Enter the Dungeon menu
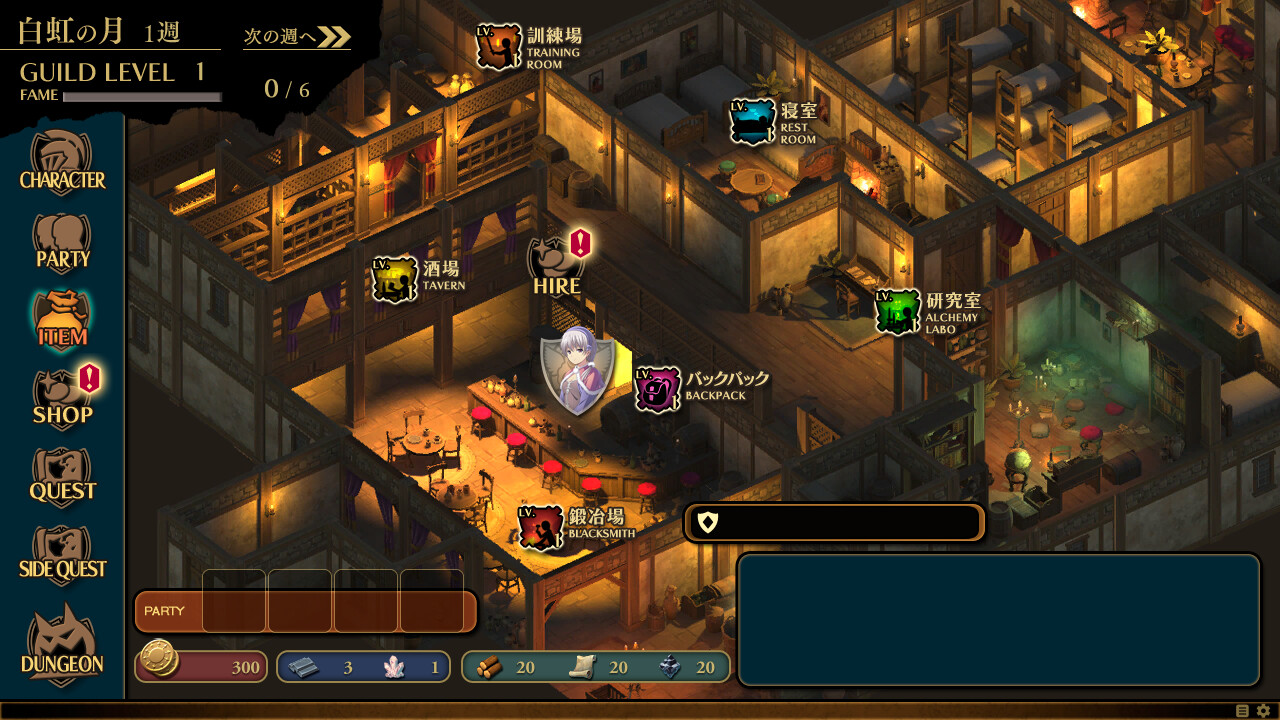The height and width of the screenshot is (720, 1280). coord(62,645)
